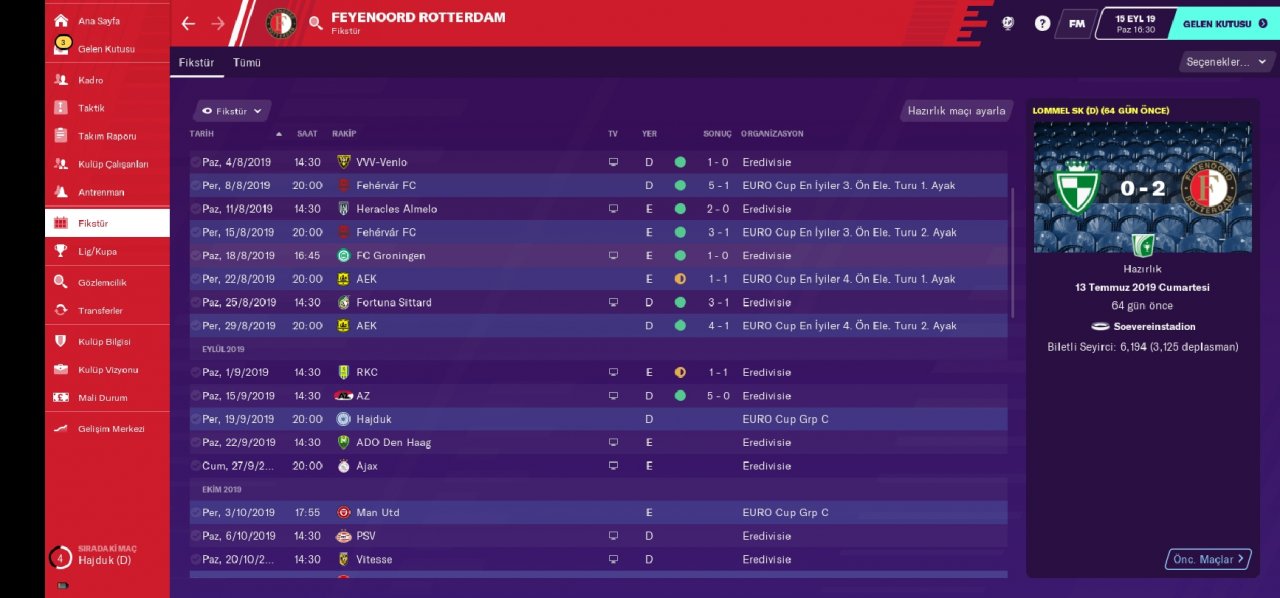
Task: Open the FM menu button
Action: tap(1076, 23)
